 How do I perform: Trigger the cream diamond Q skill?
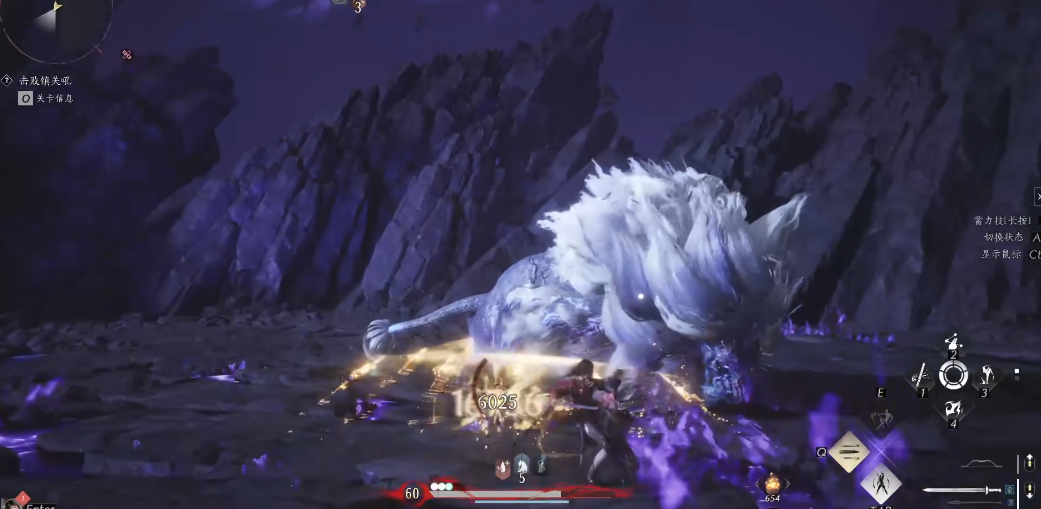849,452
